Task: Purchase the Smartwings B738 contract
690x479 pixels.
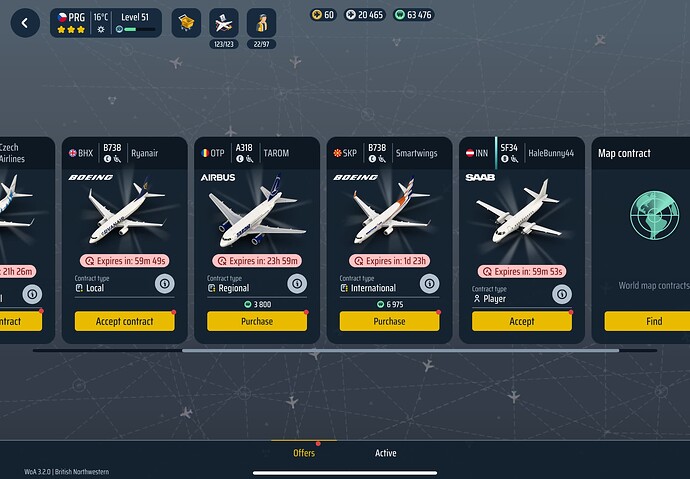Action: (389, 321)
